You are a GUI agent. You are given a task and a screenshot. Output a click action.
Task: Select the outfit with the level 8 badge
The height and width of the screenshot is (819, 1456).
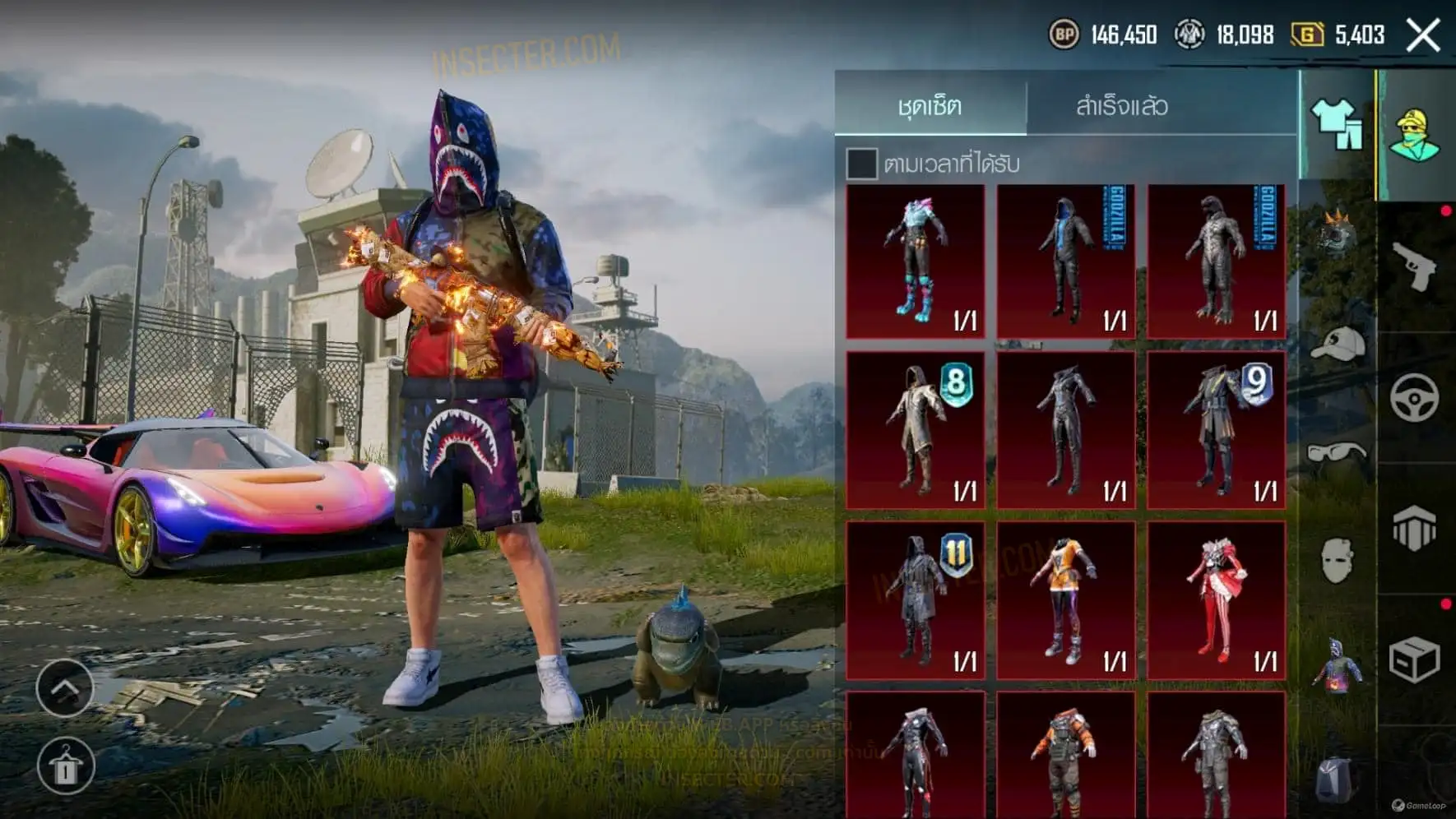[916, 430]
